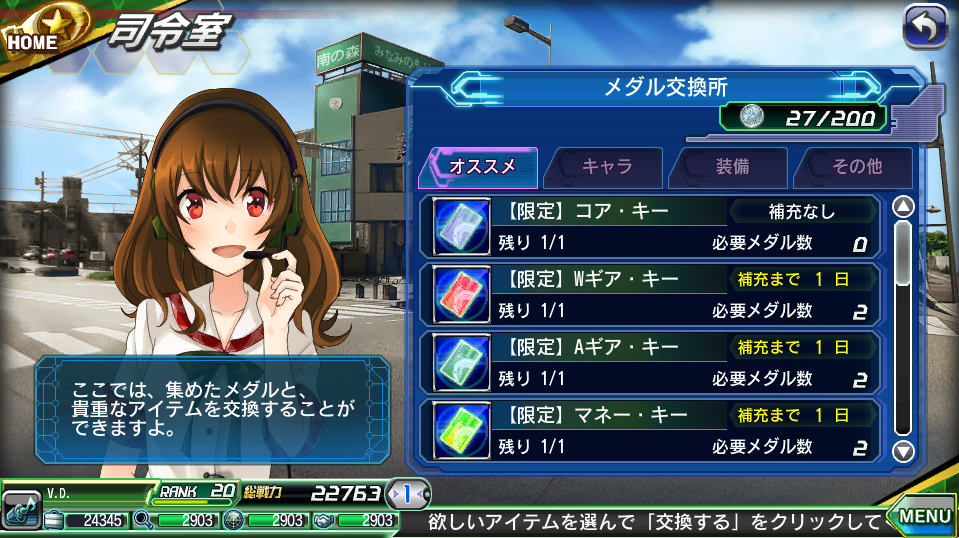
Task: Switch to the キャラ tab
Action: point(606,167)
